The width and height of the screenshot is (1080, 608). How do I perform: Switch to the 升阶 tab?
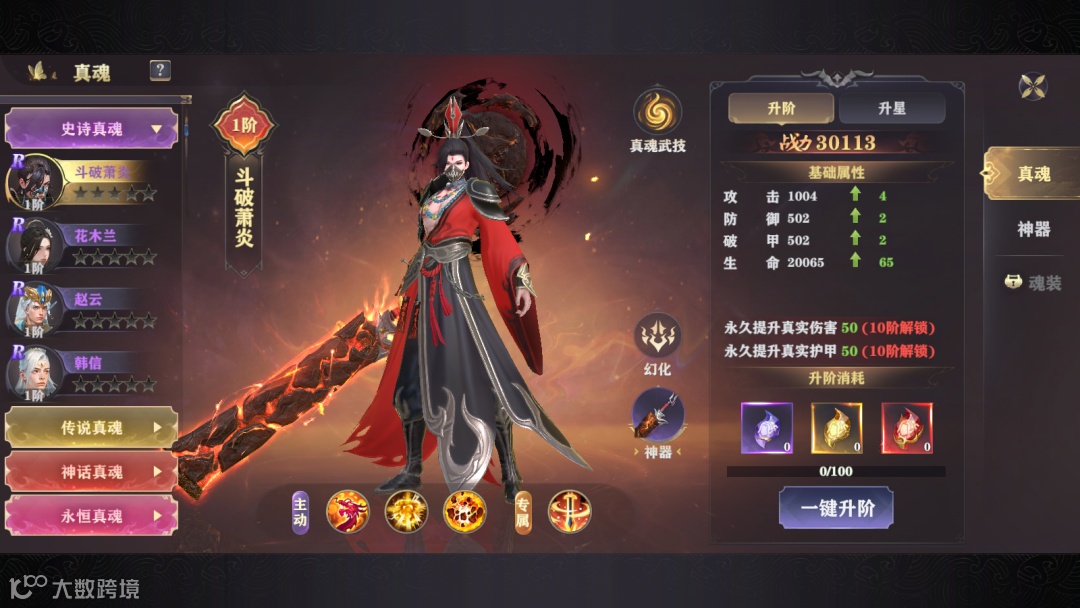tap(781, 108)
